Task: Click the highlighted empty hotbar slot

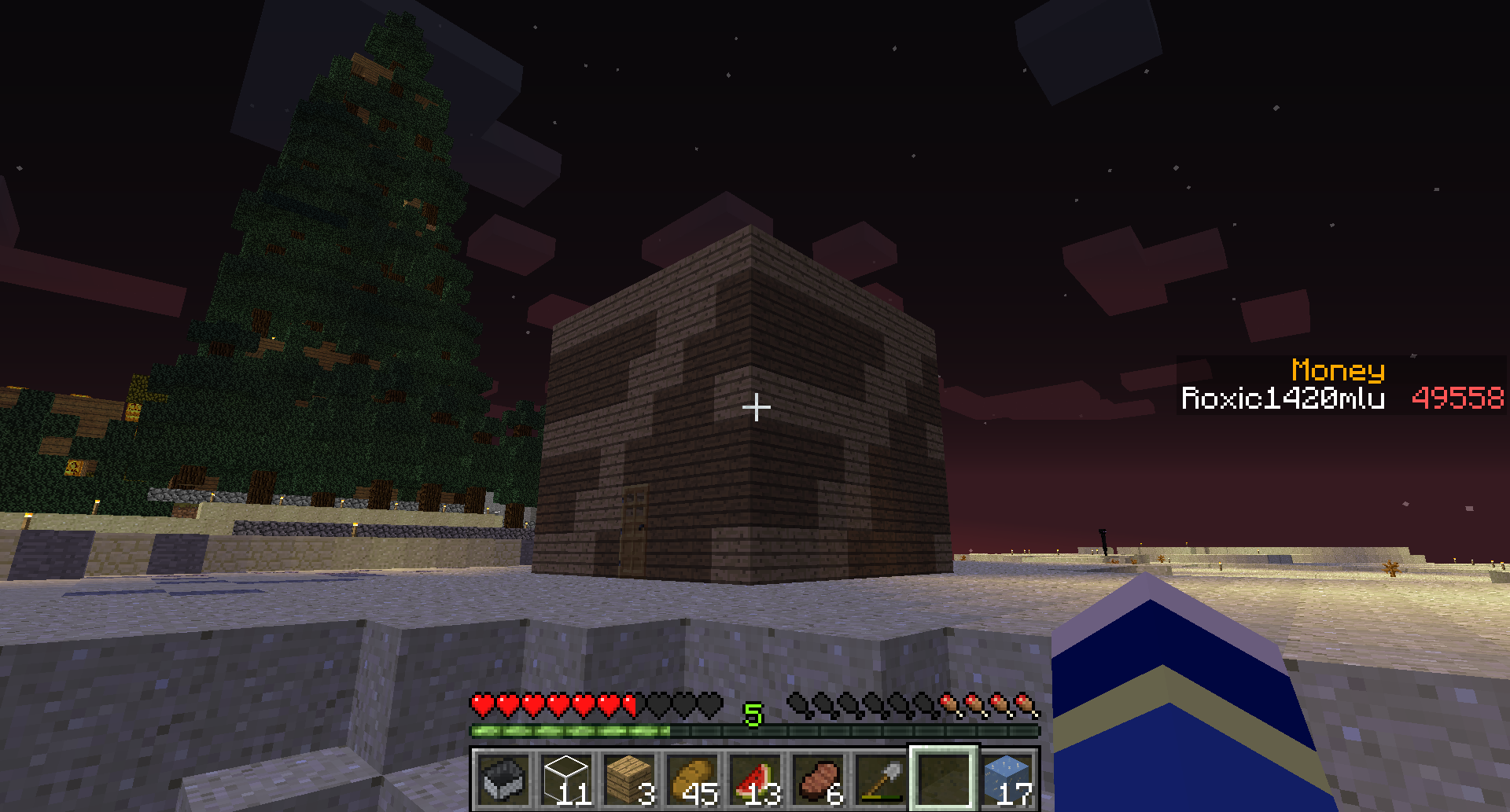Action: click(944, 779)
